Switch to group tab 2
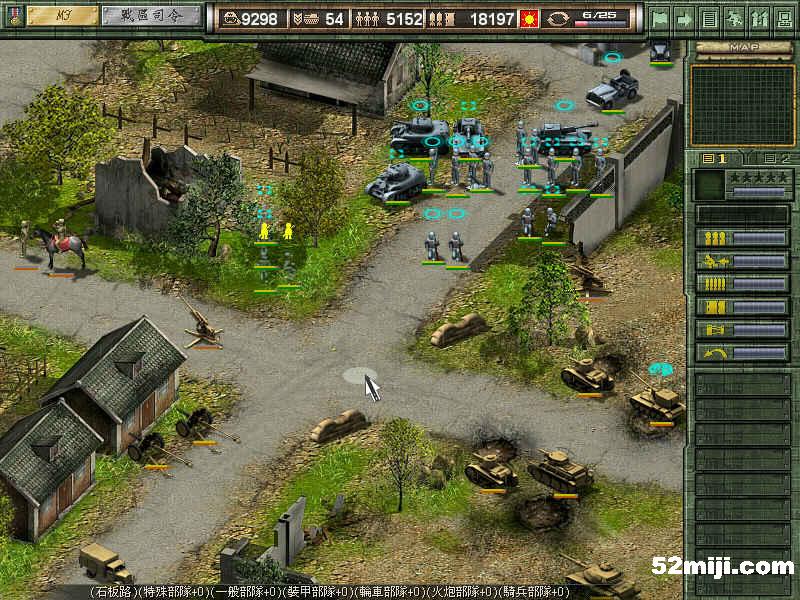800x600 pixels. pyautogui.click(x=775, y=159)
